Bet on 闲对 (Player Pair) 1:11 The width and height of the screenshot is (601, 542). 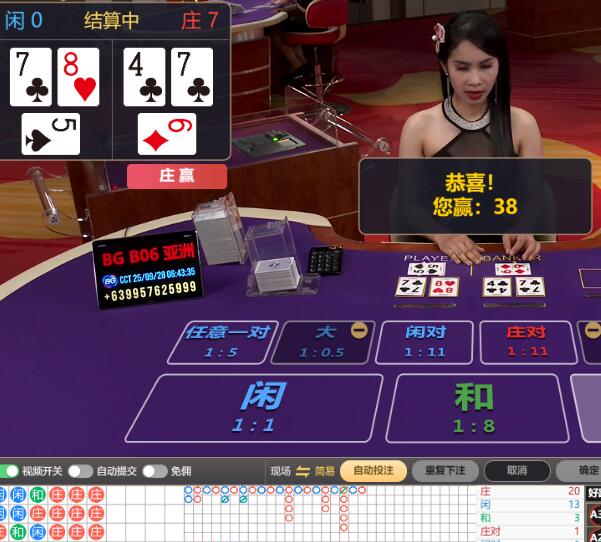[x=425, y=341]
